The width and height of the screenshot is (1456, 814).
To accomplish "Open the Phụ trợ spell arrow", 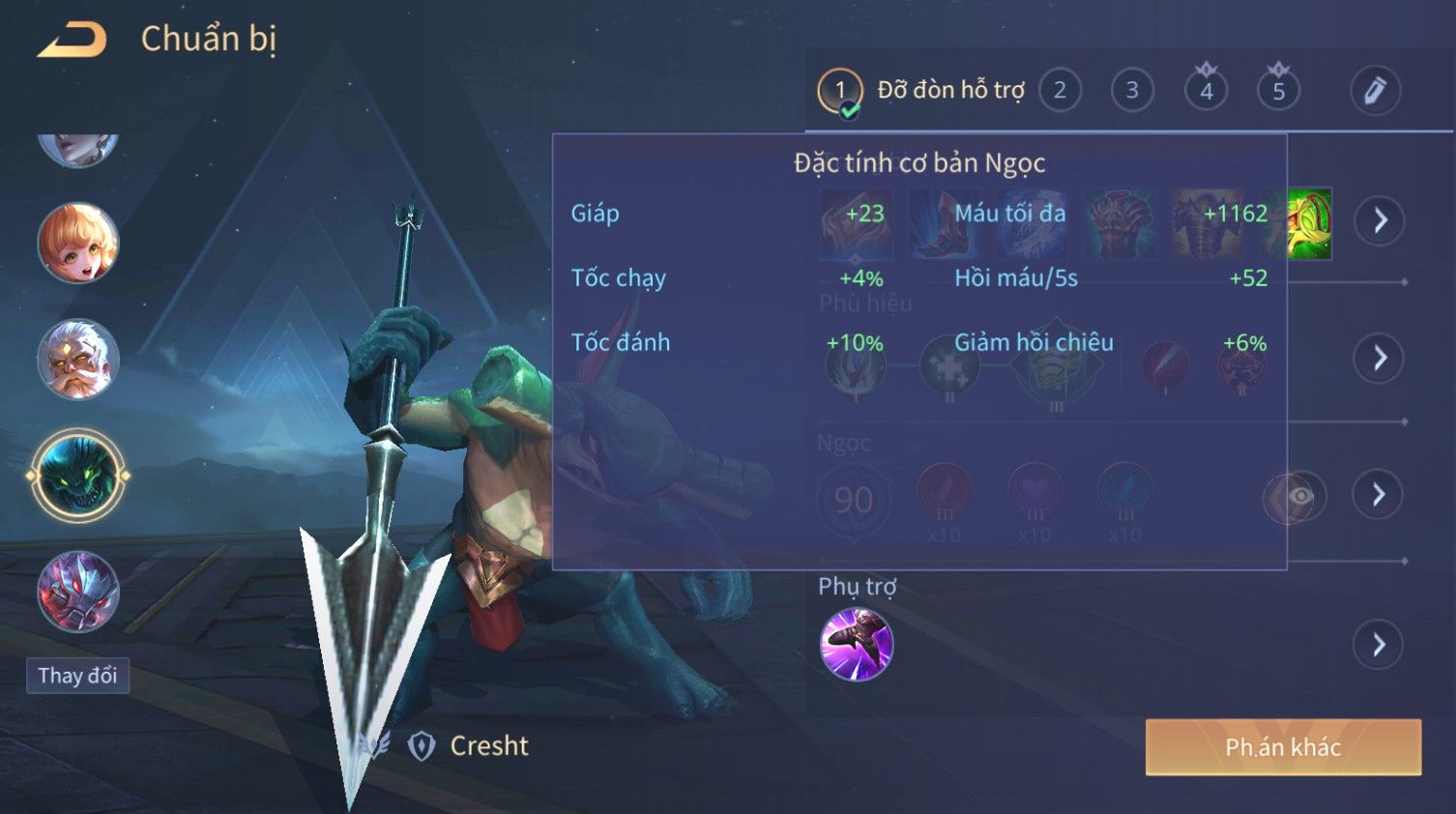I will 1379,645.
